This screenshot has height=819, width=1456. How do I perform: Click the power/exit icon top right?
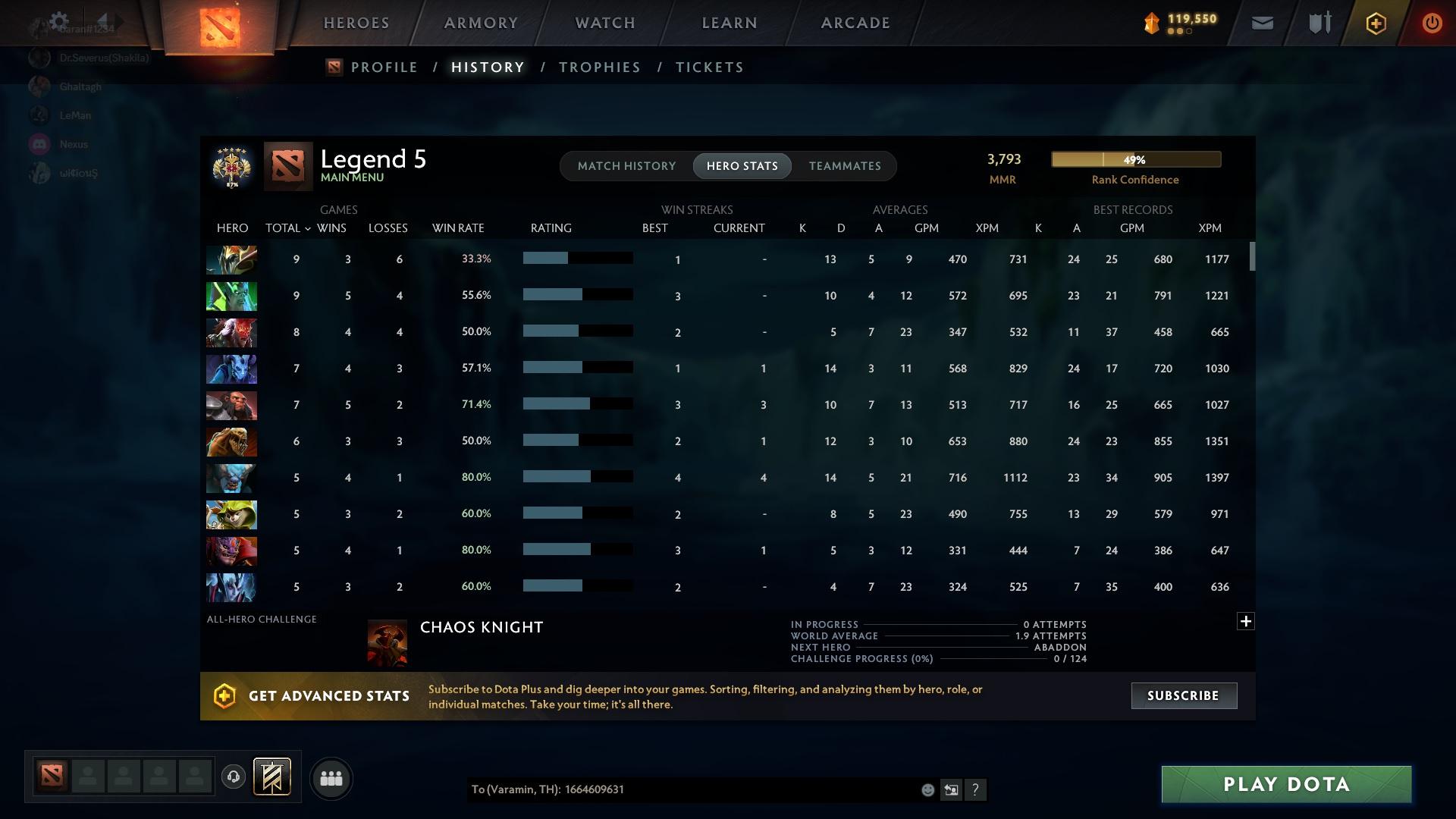coord(1432,23)
